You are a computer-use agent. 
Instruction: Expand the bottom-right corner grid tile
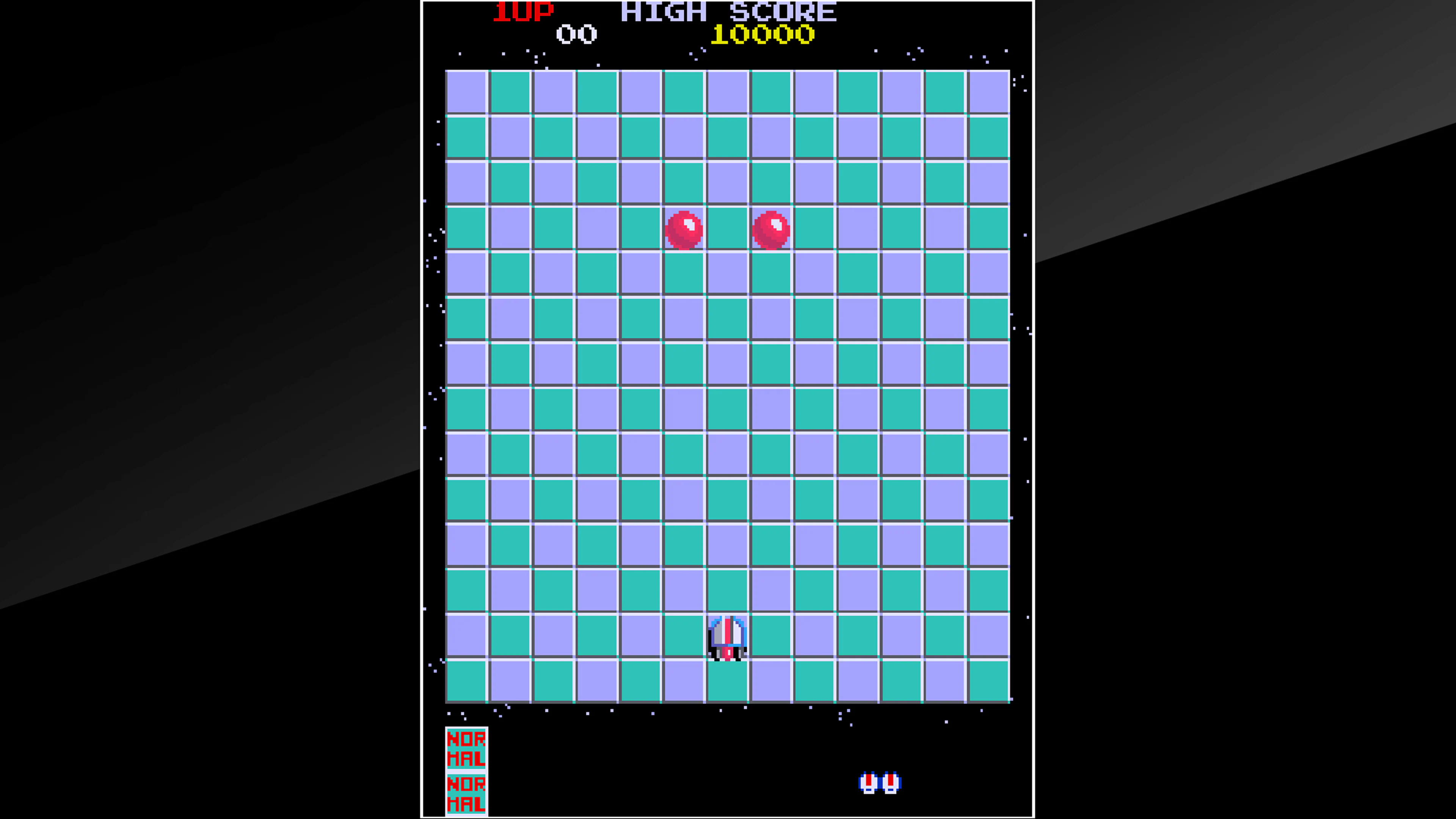coord(989,681)
